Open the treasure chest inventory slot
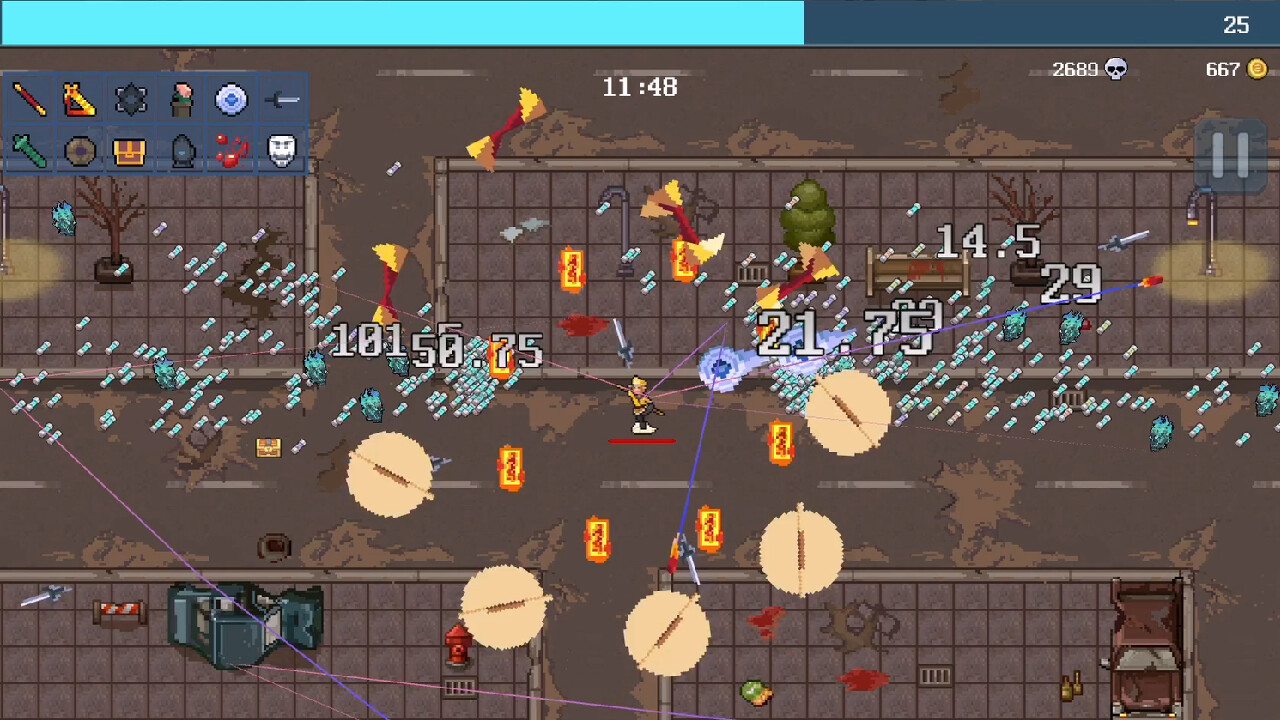 pyautogui.click(x=130, y=150)
